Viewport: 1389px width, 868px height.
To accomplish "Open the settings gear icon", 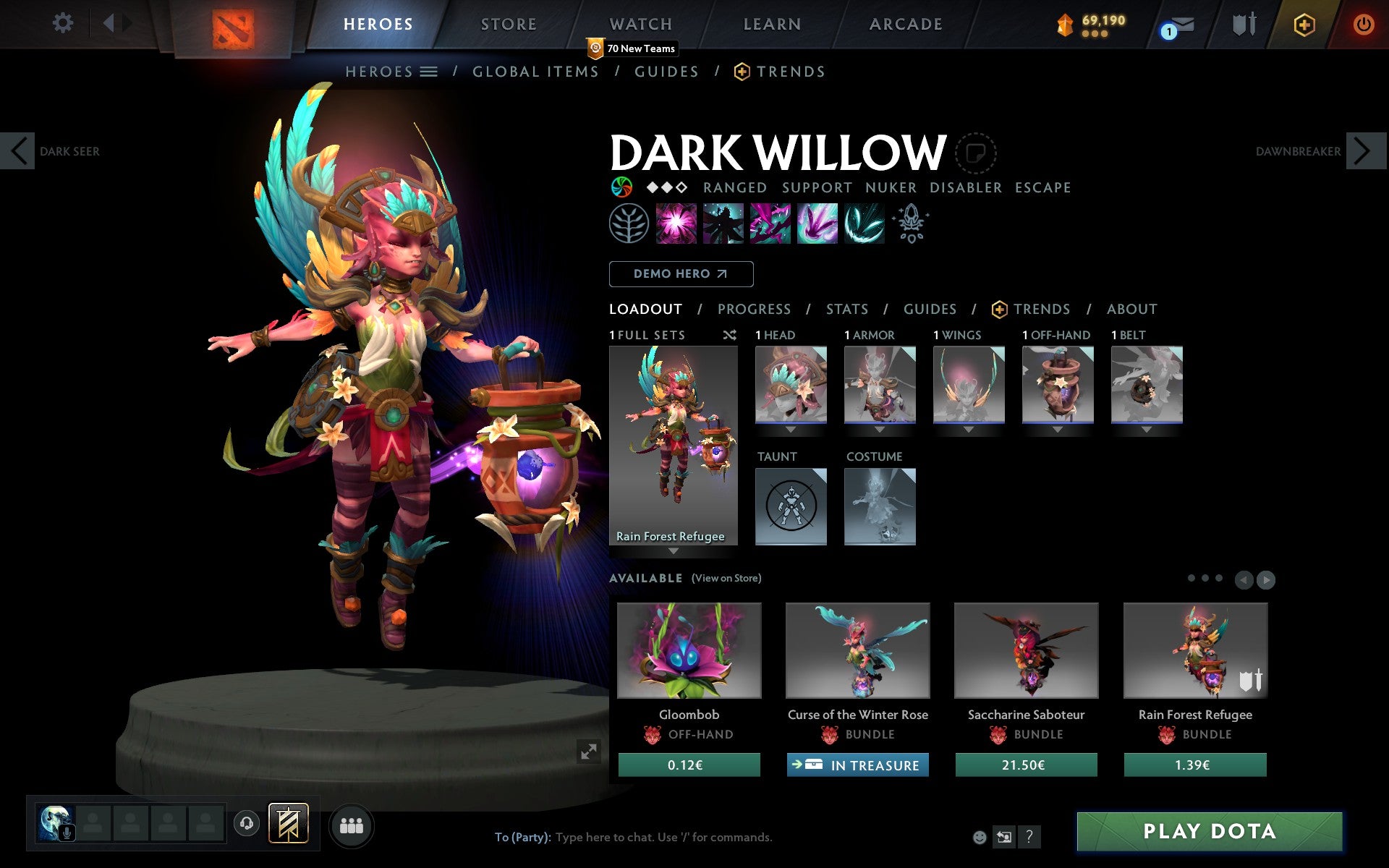I will coord(64,22).
